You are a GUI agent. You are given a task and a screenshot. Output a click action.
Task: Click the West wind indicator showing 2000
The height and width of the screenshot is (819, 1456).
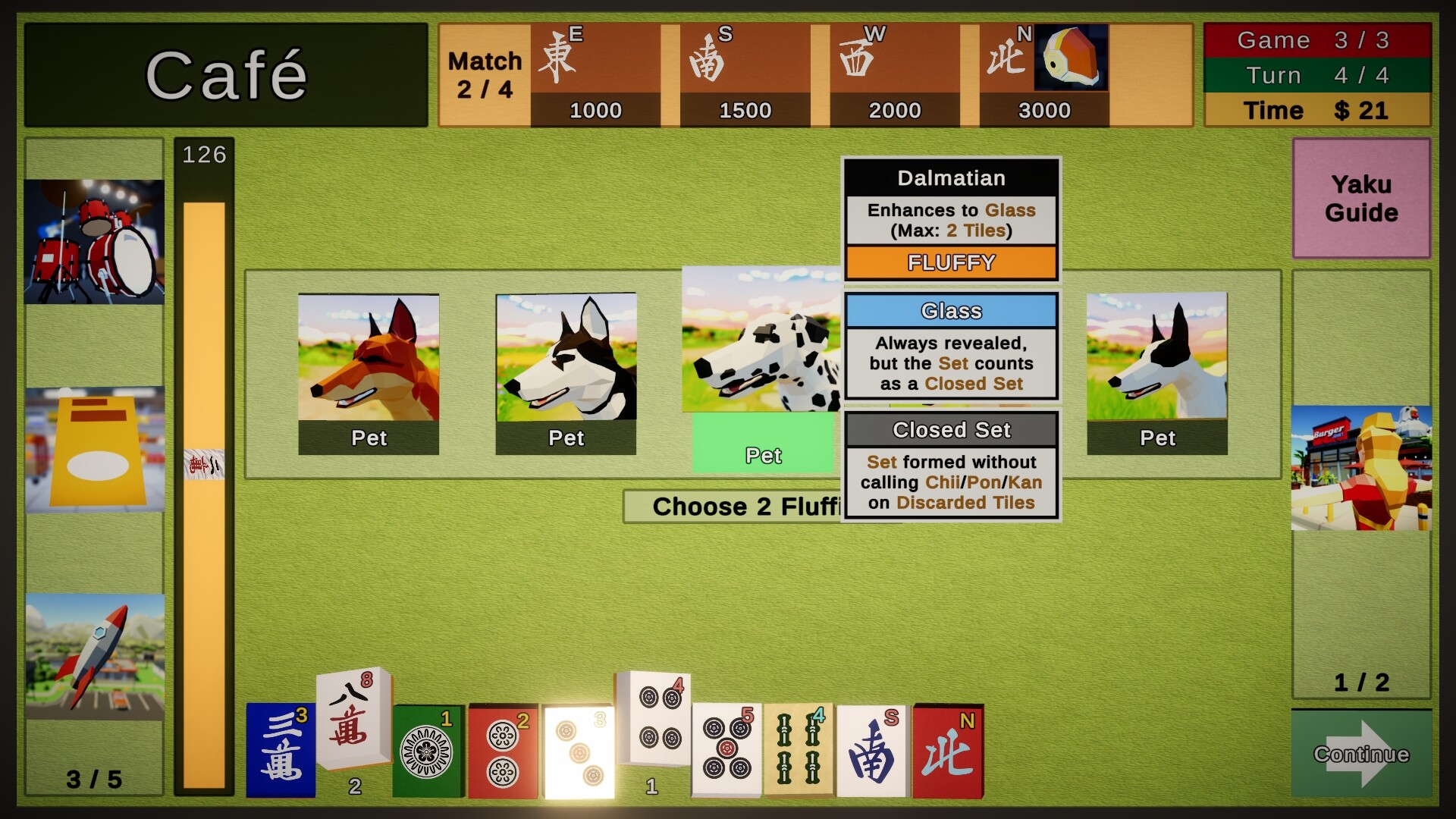pyautogui.click(x=895, y=72)
